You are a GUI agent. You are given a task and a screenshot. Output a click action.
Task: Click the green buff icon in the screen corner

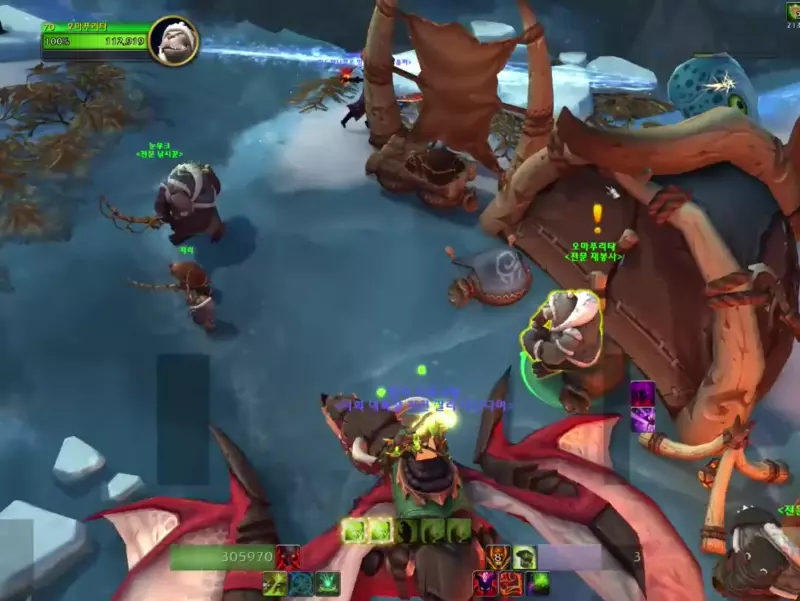tap(792, 12)
